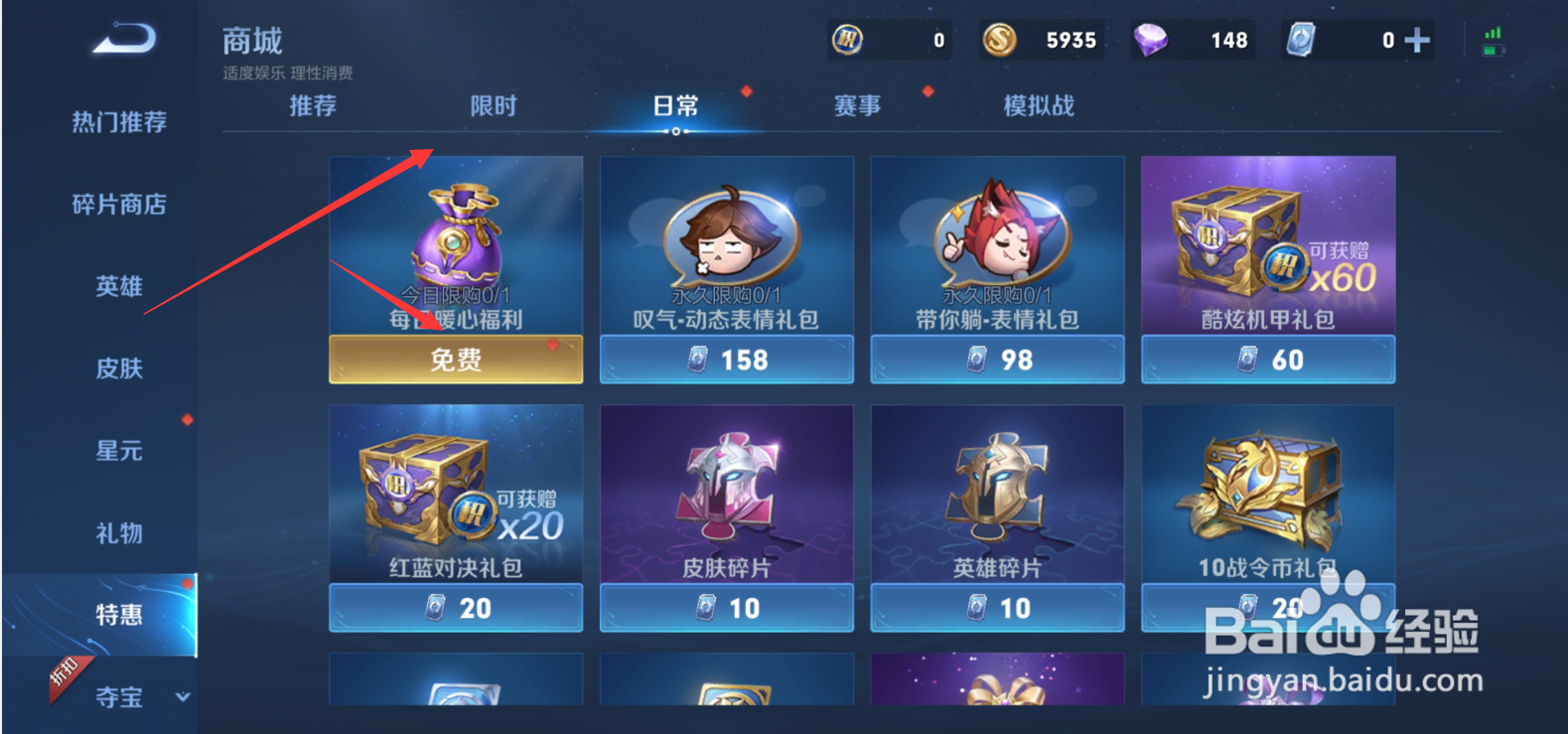Open the 模拟战 tab
This screenshot has width=1568, height=734.
pos(1037,105)
